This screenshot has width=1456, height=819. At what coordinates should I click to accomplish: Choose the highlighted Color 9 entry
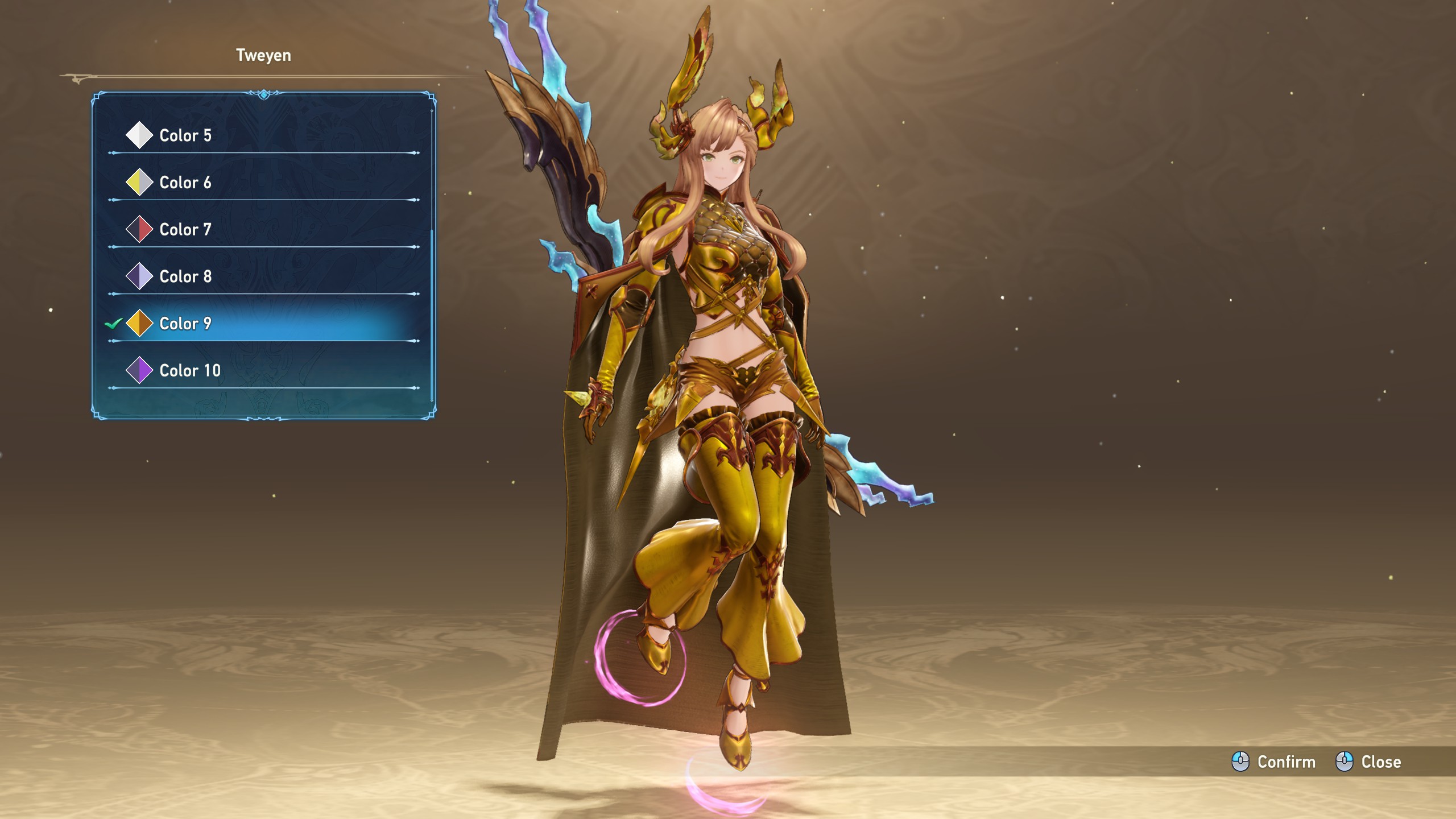tap(185, 324)
